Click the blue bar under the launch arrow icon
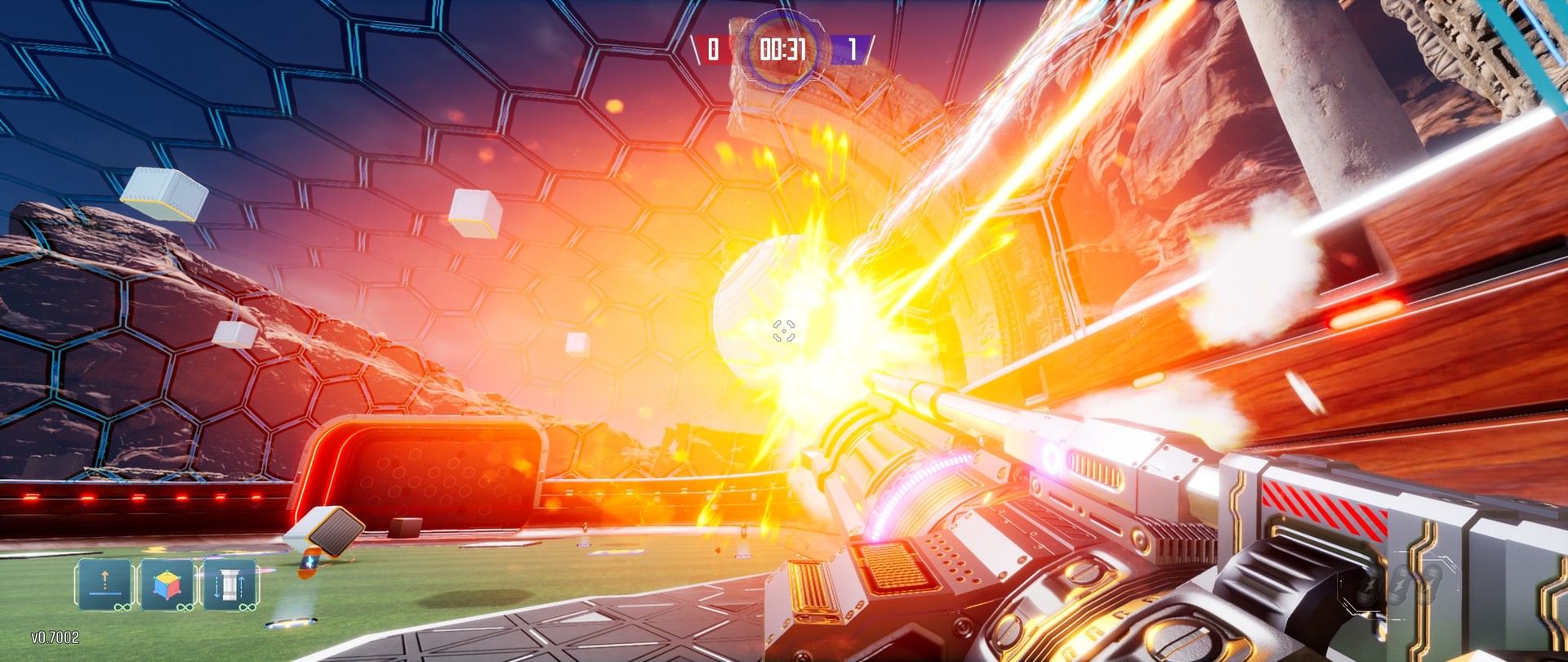The width and height of the screenshot is (1568, 662). pyautogui.click(x=105, y=594)
